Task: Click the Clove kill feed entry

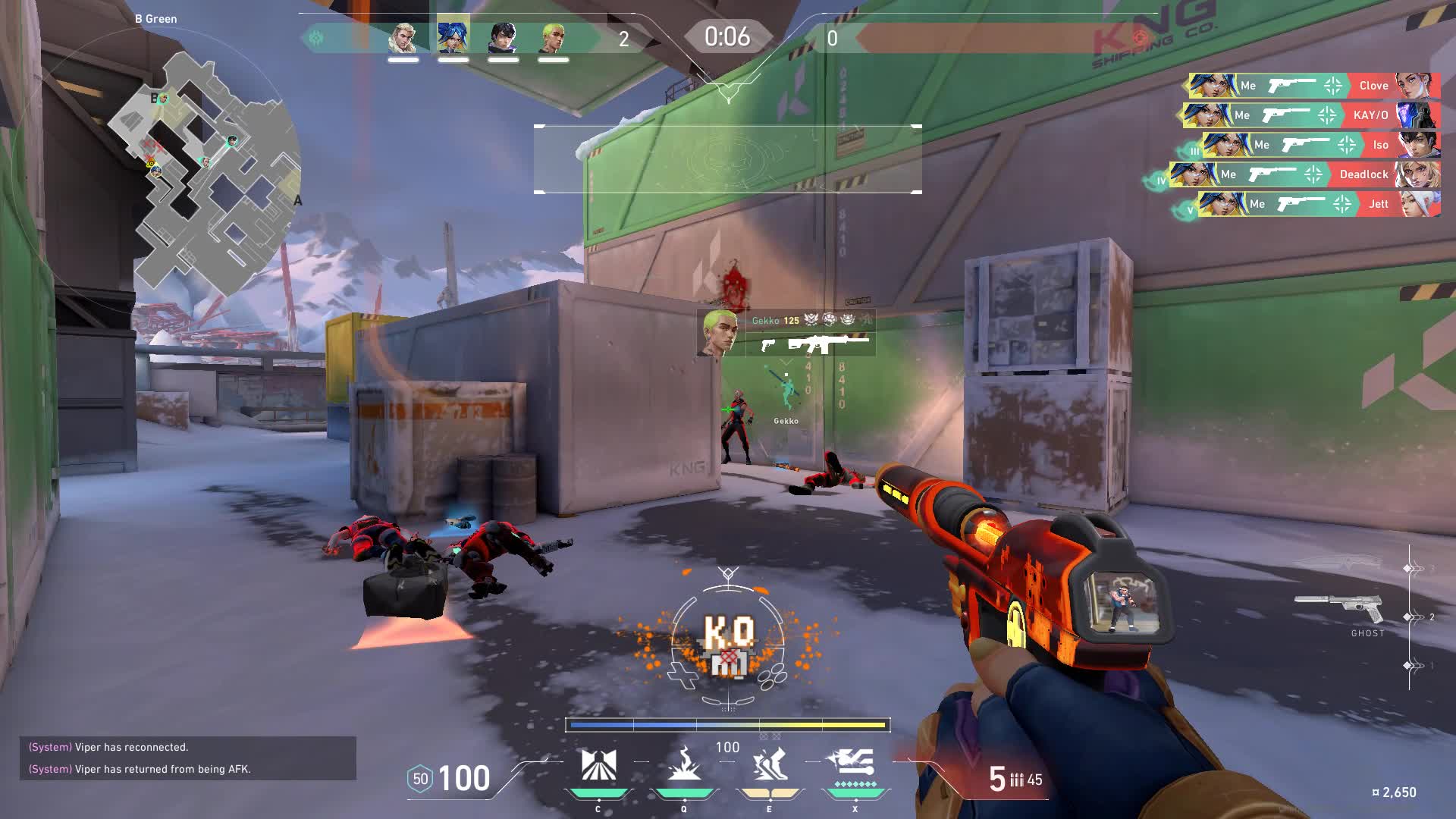Action: click(1312, 86)
